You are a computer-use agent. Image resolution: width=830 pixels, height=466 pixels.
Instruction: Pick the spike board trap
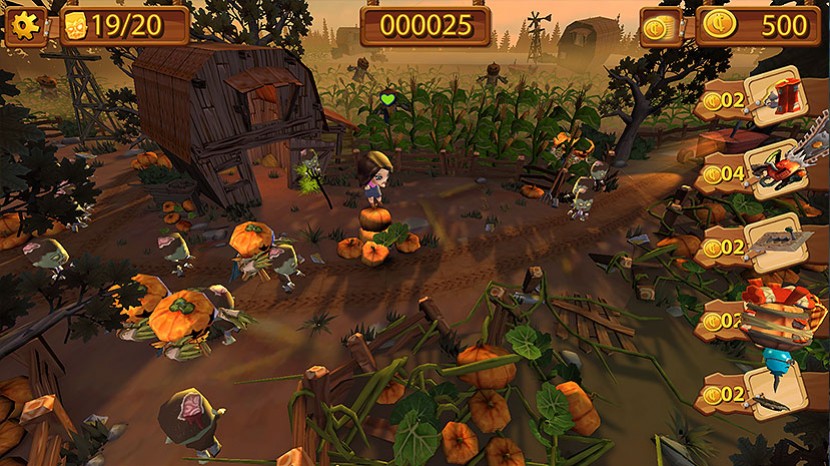[775, 243]
